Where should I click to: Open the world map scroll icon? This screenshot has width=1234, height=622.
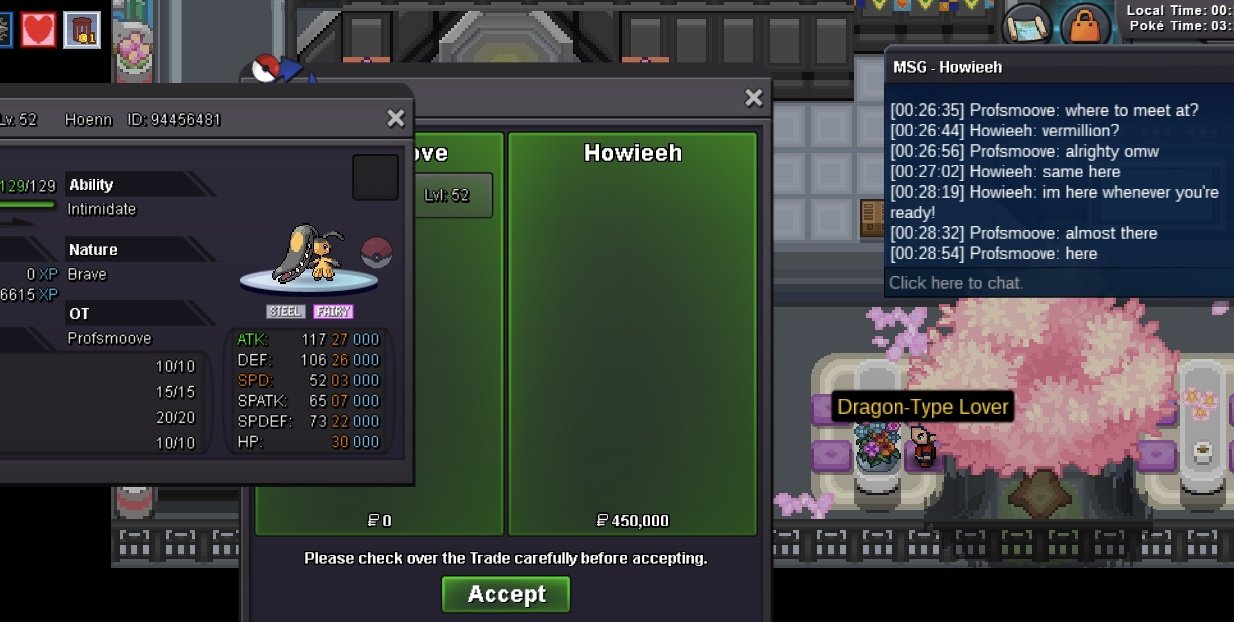pyautogui.click(x=1026, y=24)
